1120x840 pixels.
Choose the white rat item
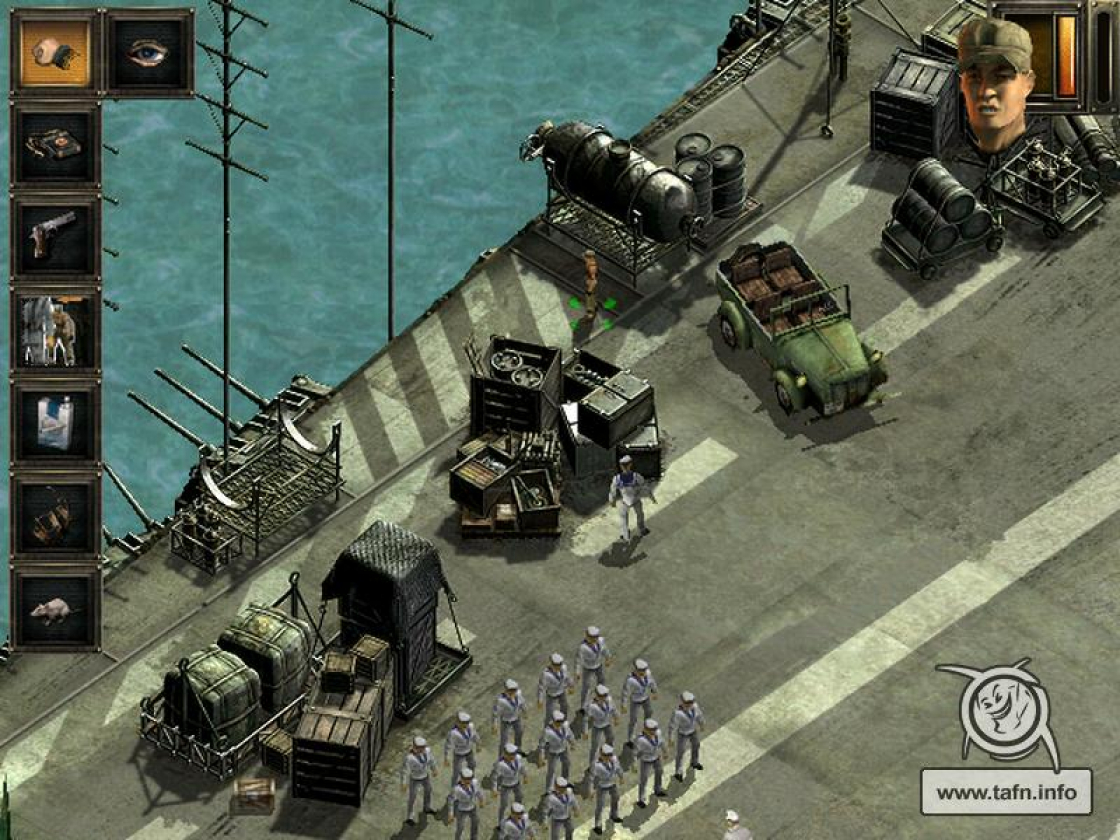[x=55, y=609]
